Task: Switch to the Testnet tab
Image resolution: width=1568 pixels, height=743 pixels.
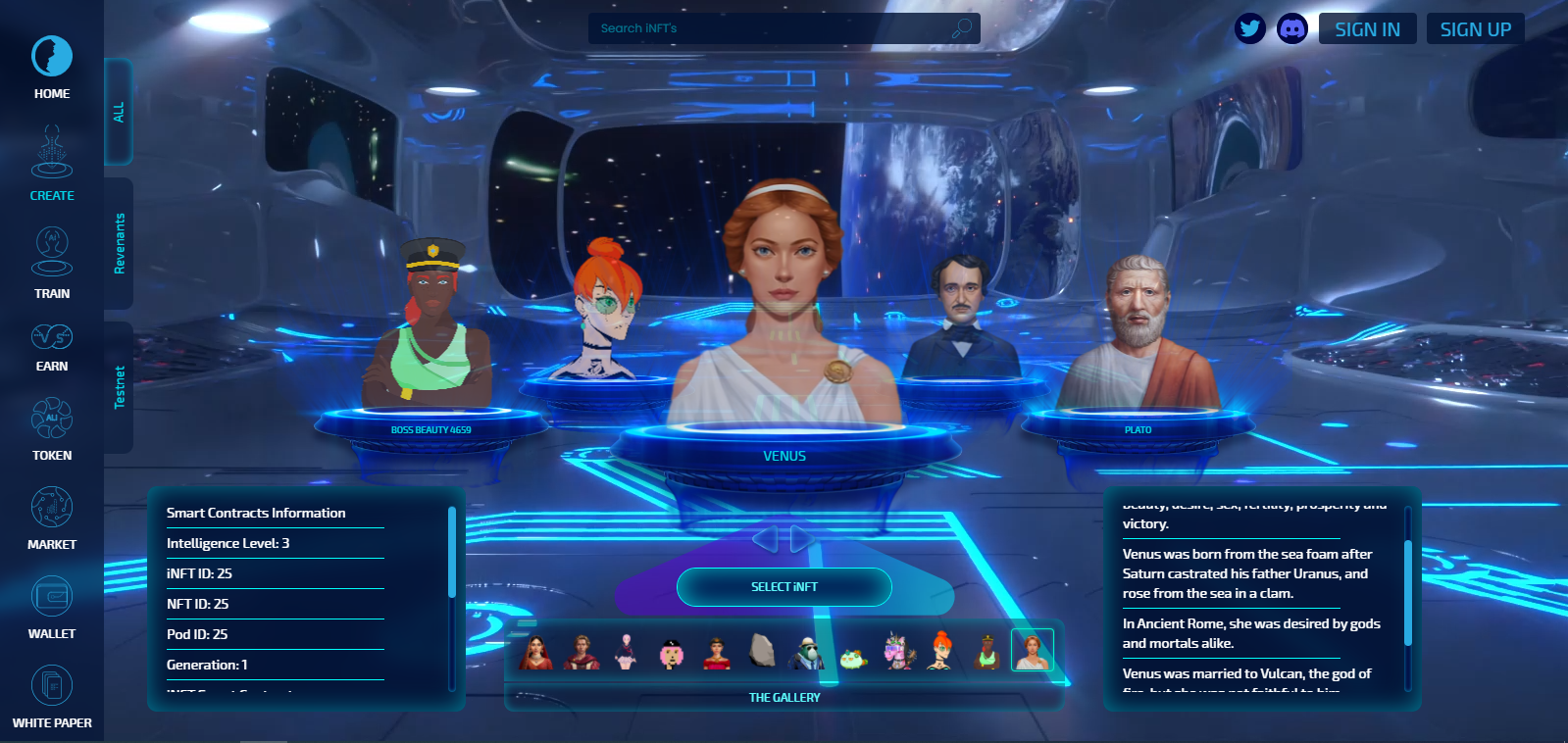Action: [120, 387]
